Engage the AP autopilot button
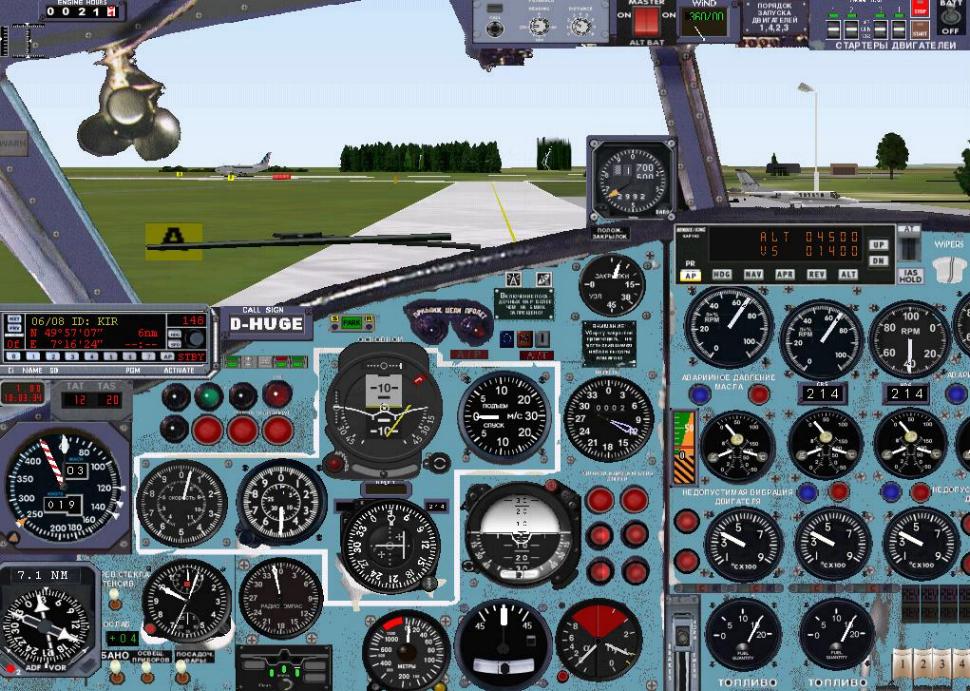970x691 pixels. click(690, 275)
